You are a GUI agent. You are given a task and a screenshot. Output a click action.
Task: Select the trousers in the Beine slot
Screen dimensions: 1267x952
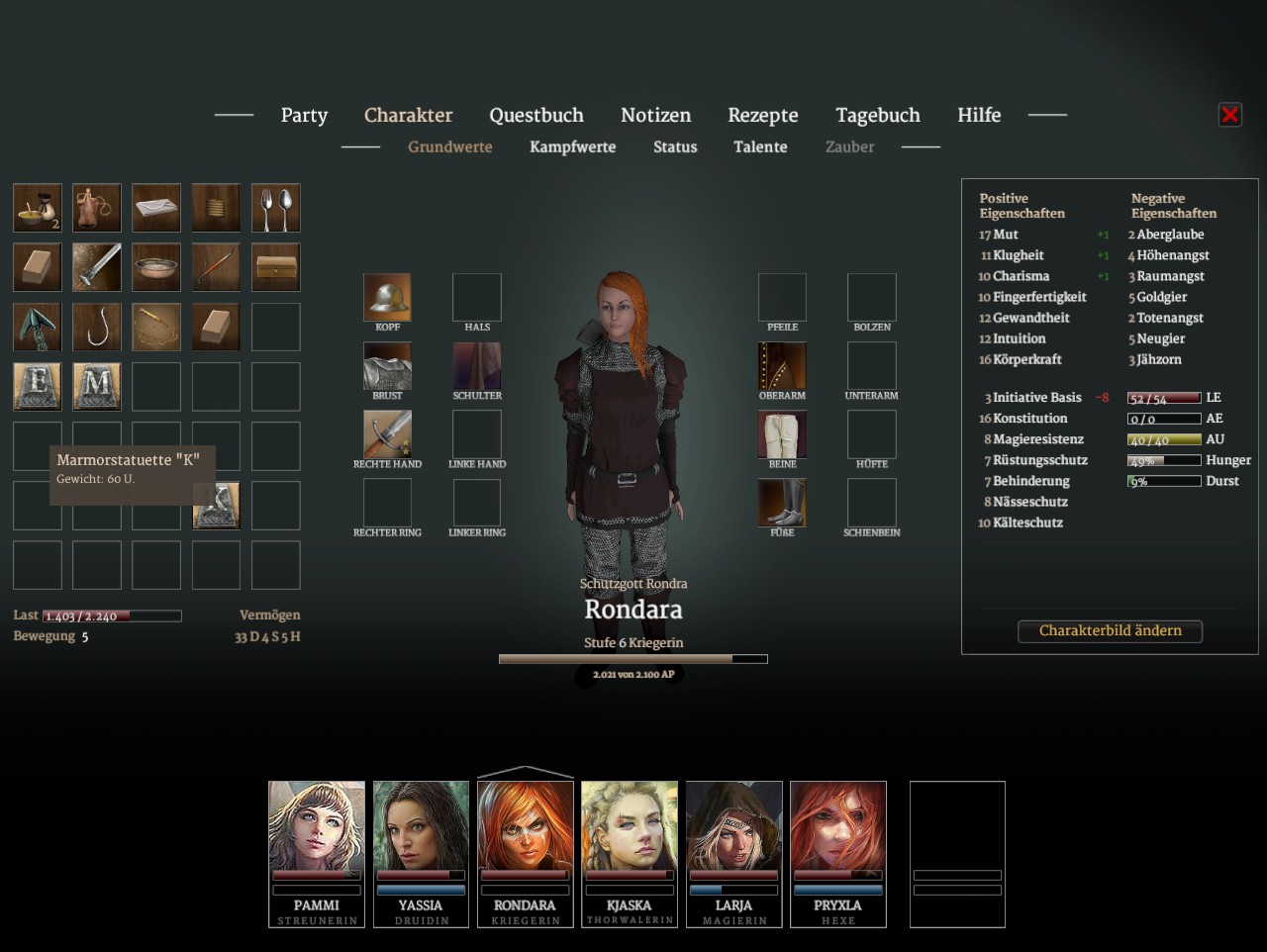pyautogui.click(x=782, y=434)
